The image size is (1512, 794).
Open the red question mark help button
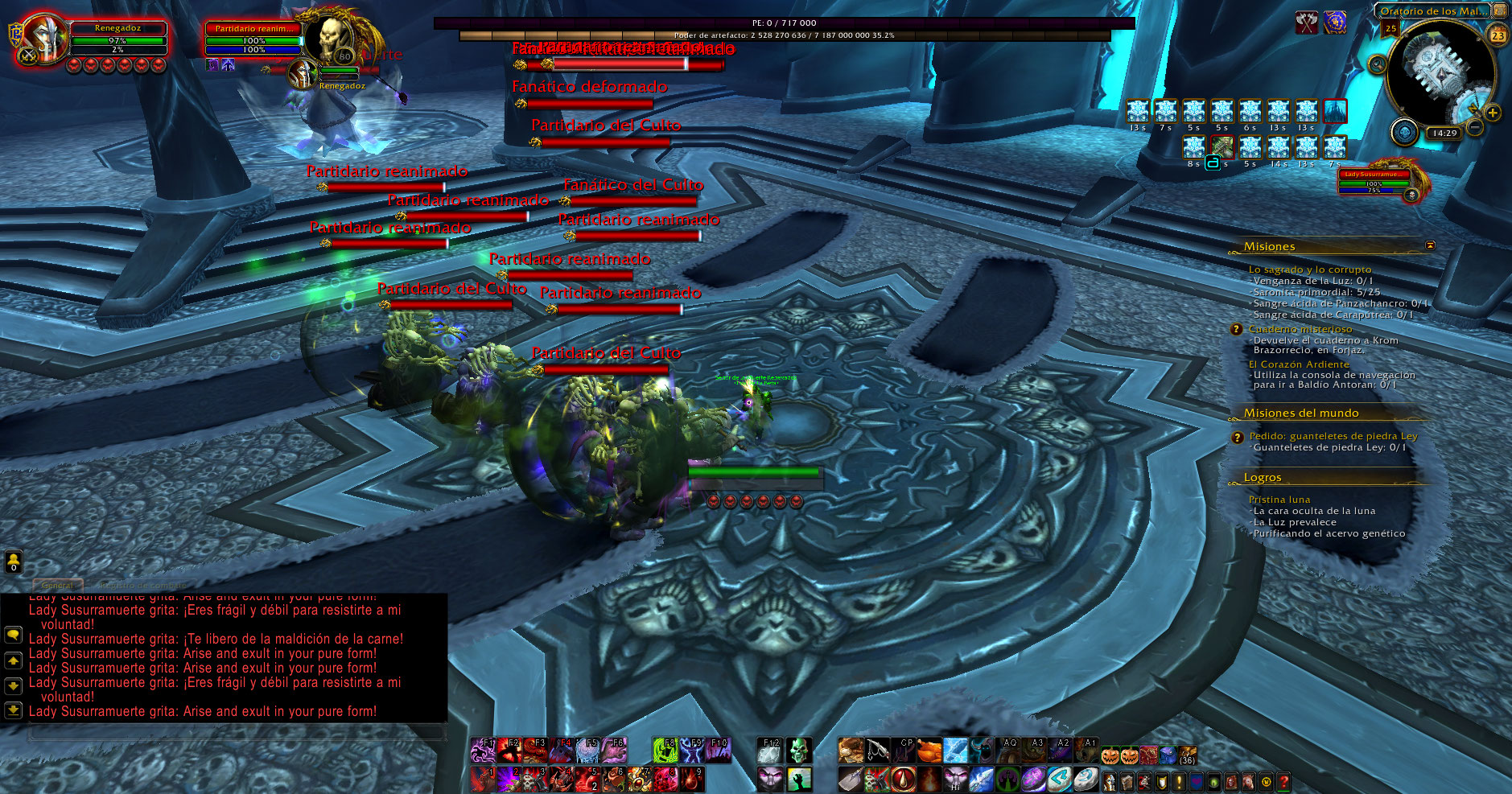[x=1283, y=781]
